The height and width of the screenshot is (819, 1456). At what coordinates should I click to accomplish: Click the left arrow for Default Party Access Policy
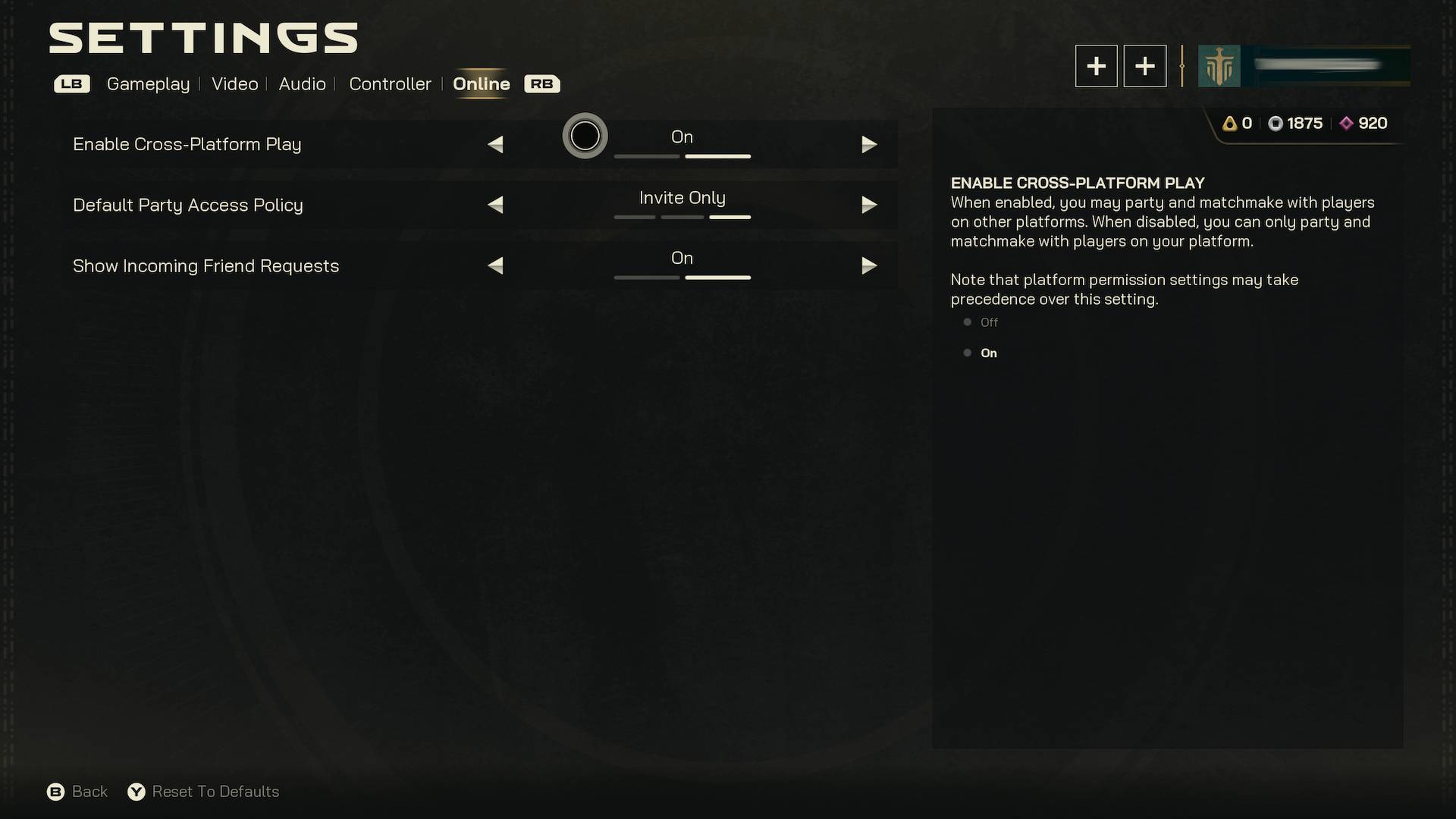pyautogui.click(x=496, y=205)
